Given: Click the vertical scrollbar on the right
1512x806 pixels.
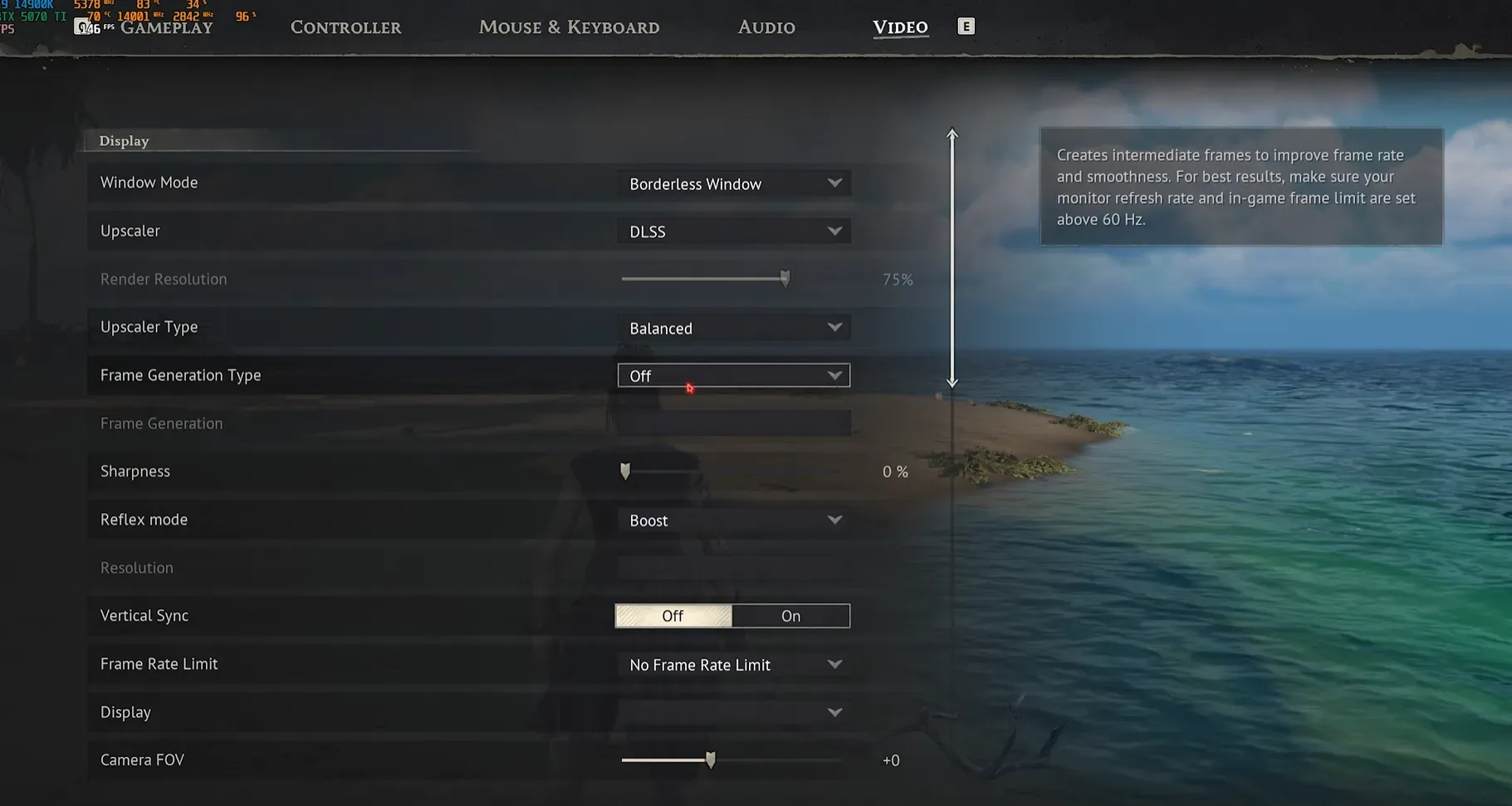Looking at the screenshot, I should [952, 257].
